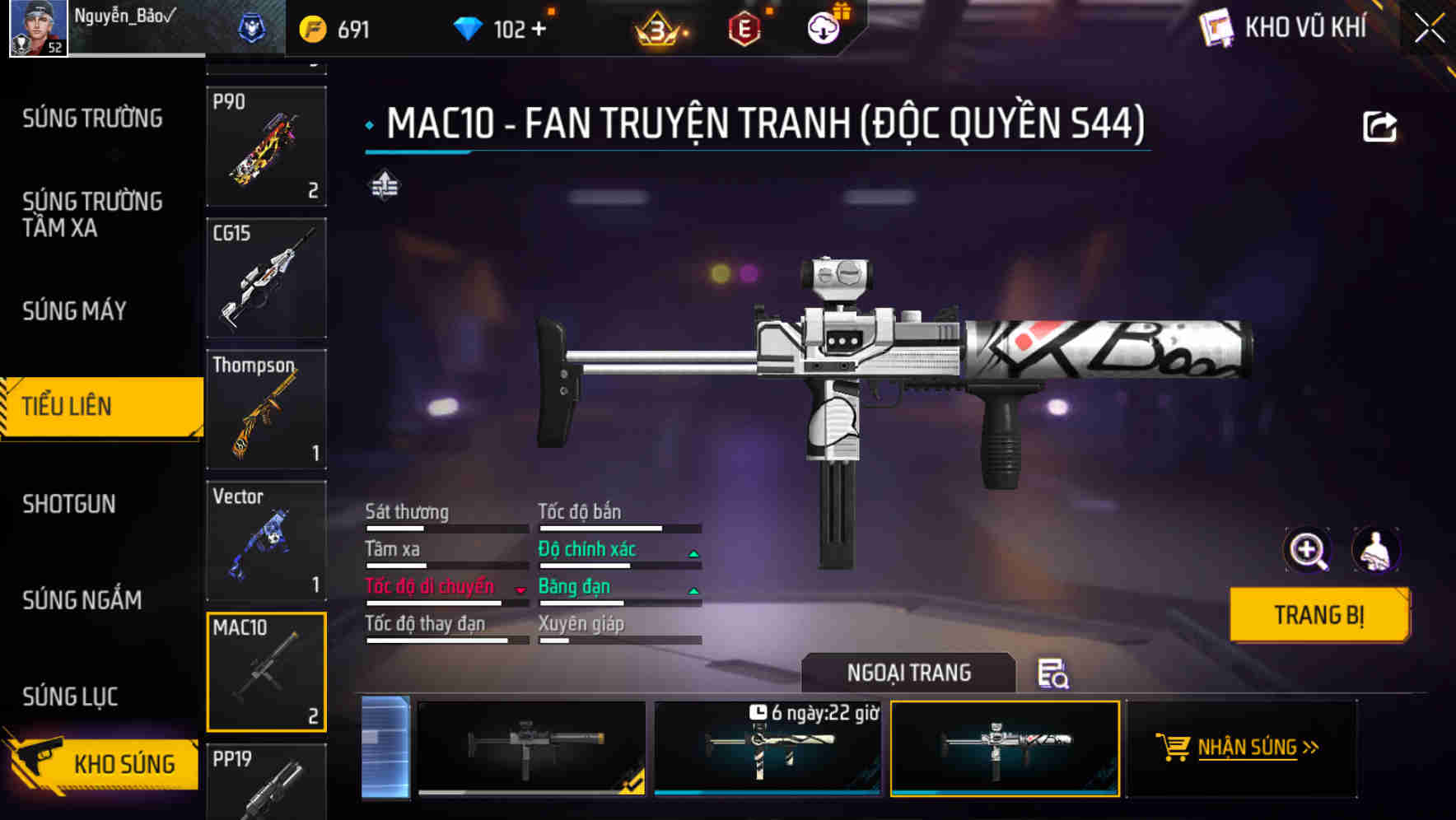Equip the MAC10 skin with TRANG BỊ
This screenshot has width=1456, height=820.
coord(1318,615)
